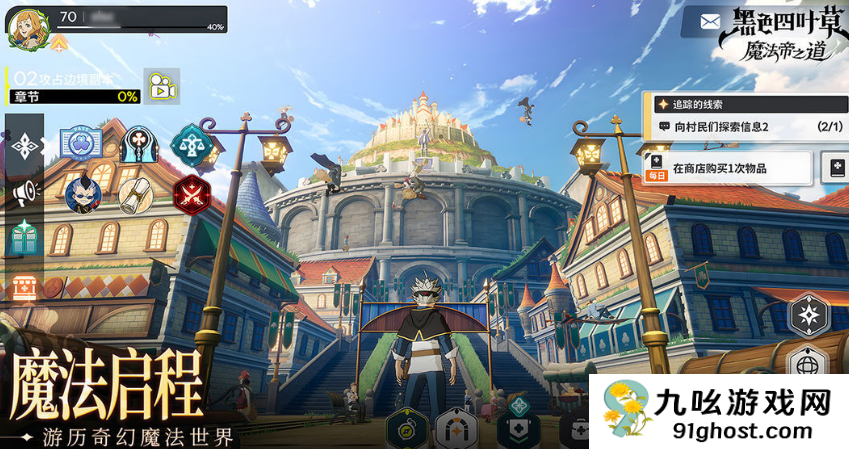Open the player avatar profile
Image resolution: width=849 pixels, height=449 pixels.
point(24,28)
